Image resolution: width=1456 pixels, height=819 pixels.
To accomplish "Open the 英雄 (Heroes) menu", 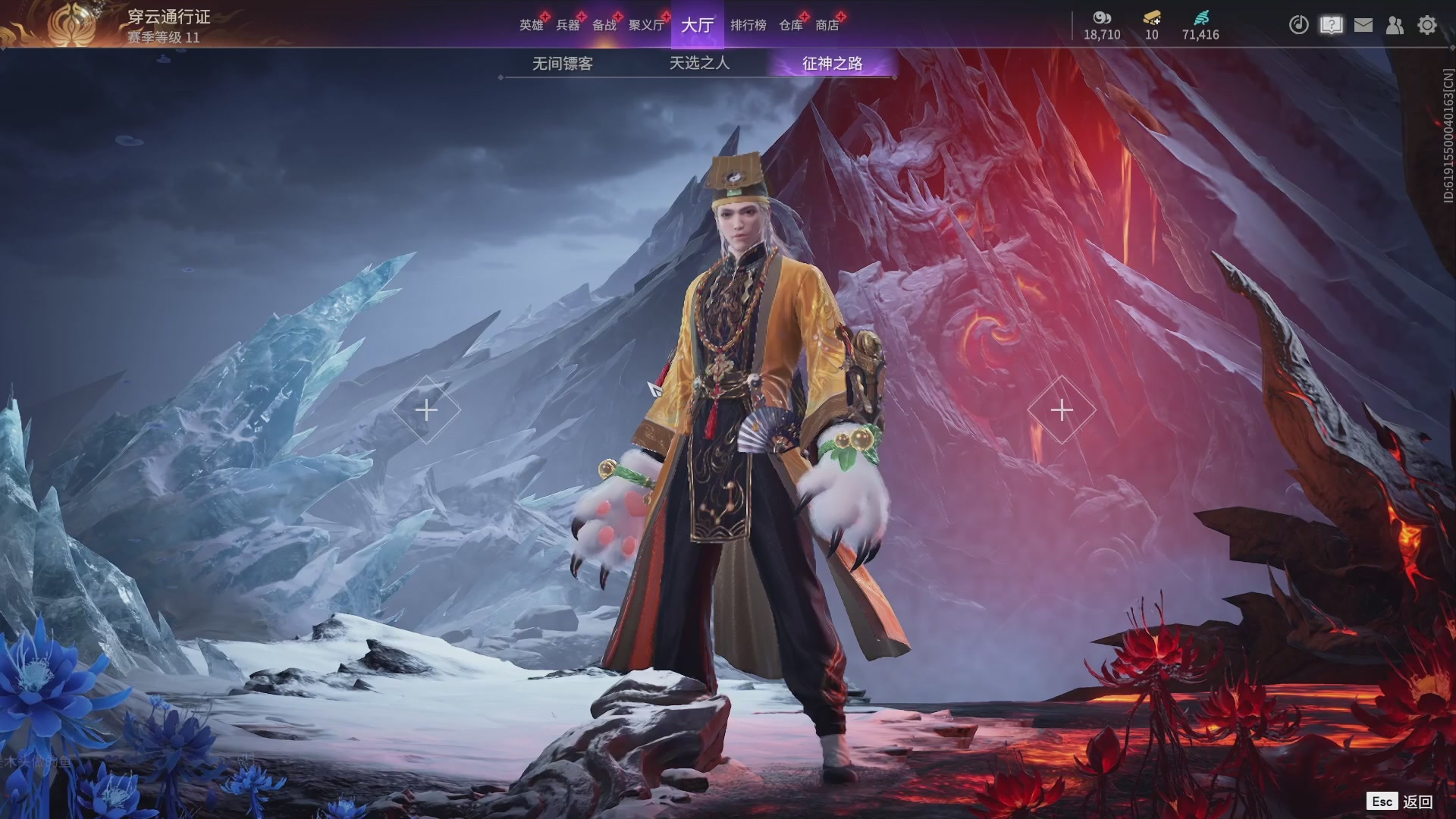I will coord(531,25).
